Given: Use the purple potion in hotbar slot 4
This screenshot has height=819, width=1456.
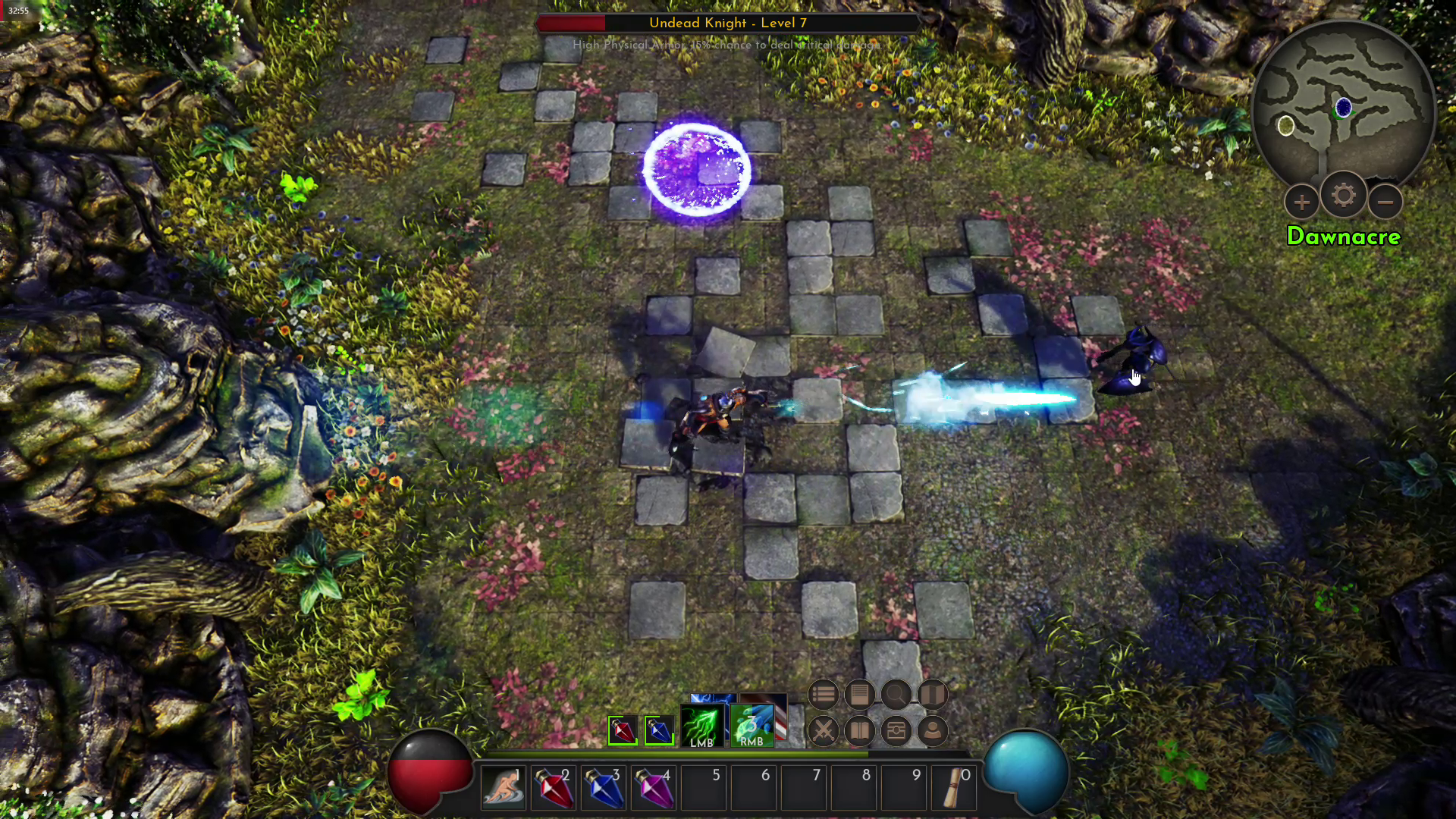Looking at the screenshot, I should 654,789.
